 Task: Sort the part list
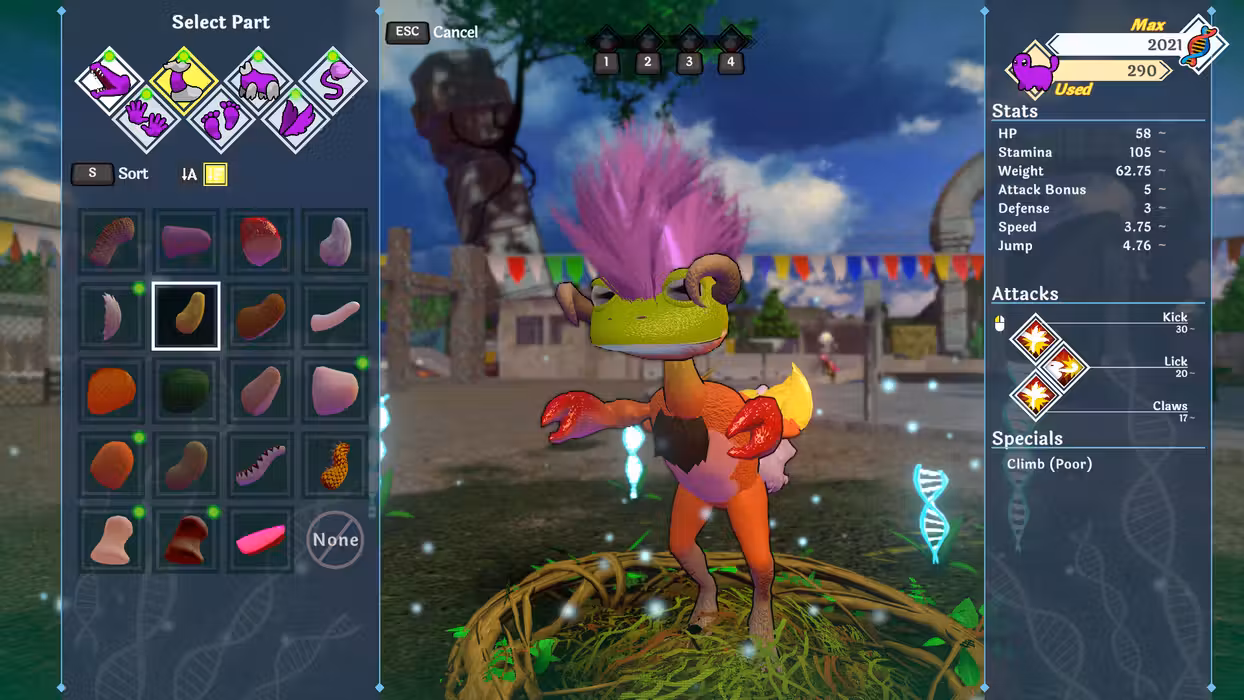(x=111, y=173)
